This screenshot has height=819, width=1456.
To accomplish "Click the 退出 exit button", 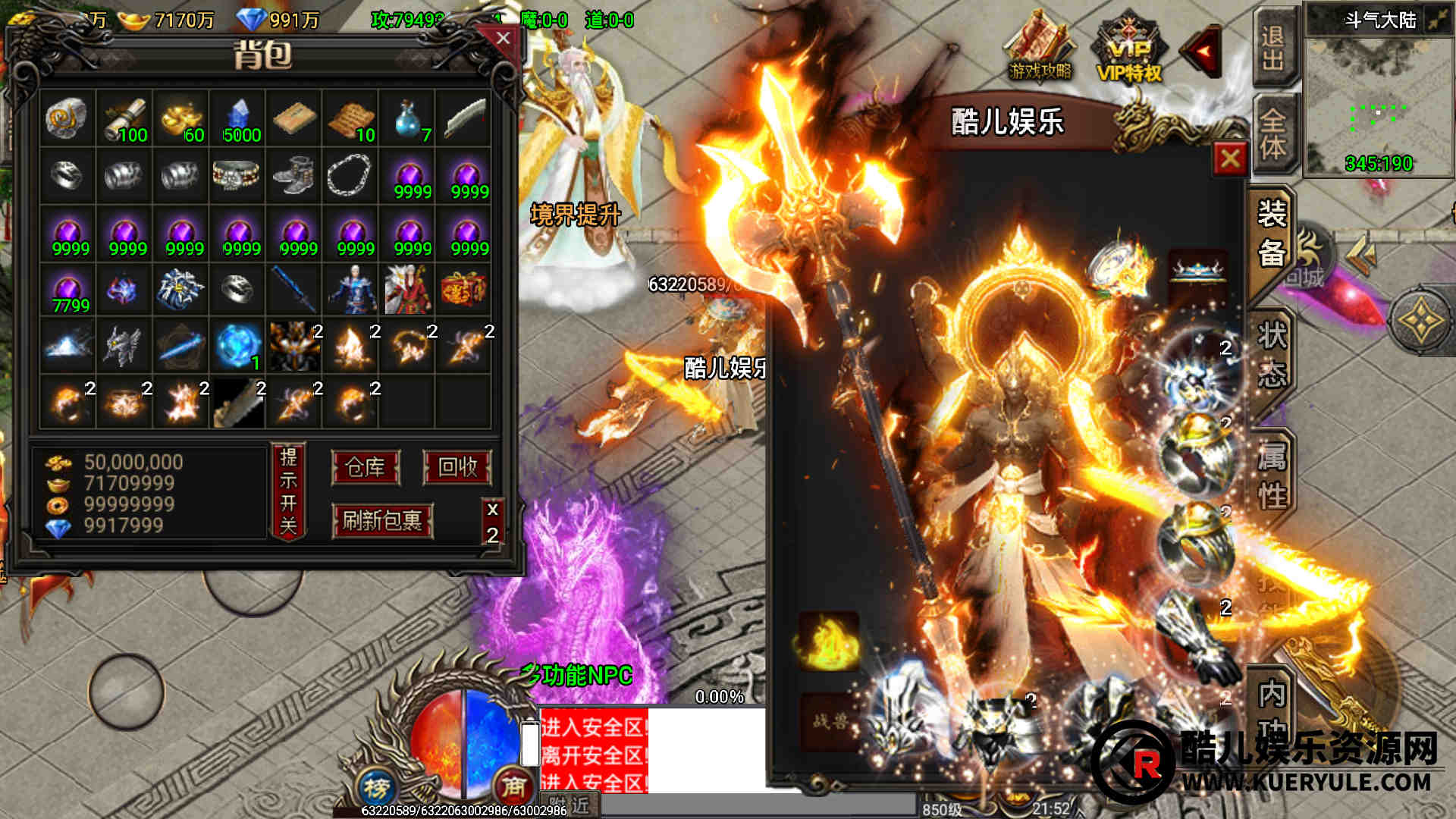I will [x=1273, y=48].
